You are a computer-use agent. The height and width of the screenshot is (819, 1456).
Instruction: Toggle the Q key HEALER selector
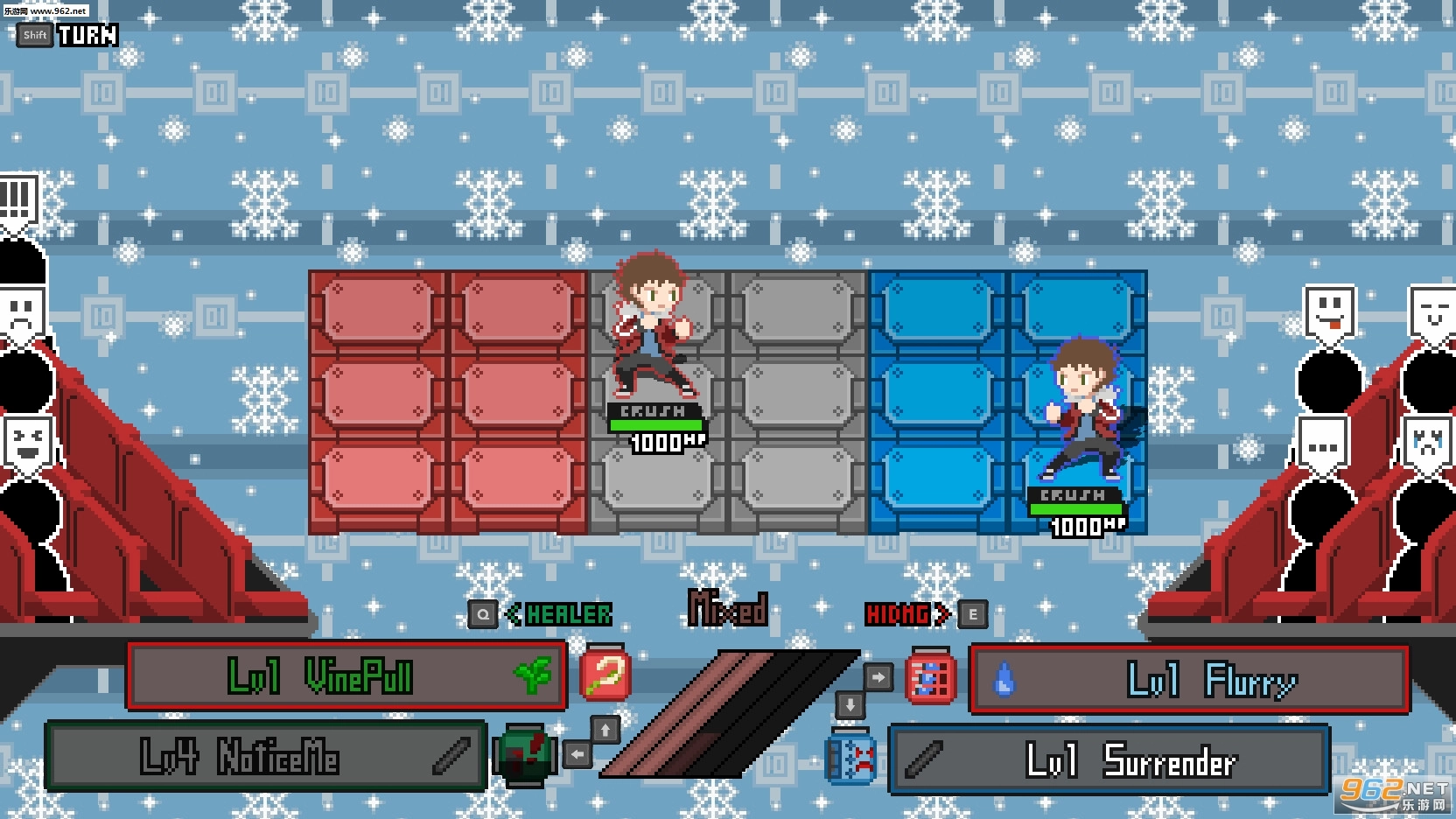tap(482, 613)
